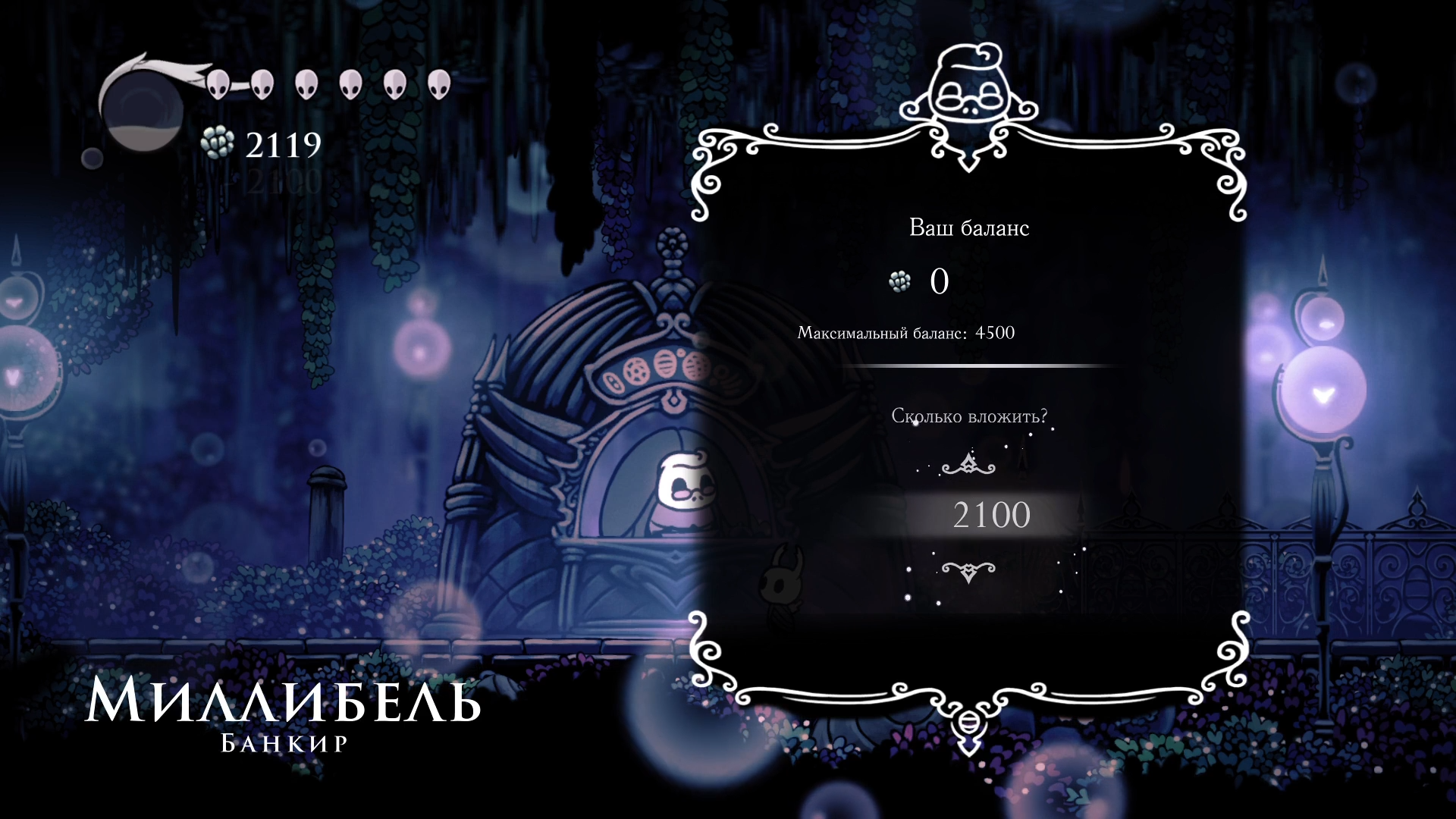The height and width of the screenshot is (819, 1456).
Task: Decrease deposit amount with the down arrow
Action: (x=968, y=570)
